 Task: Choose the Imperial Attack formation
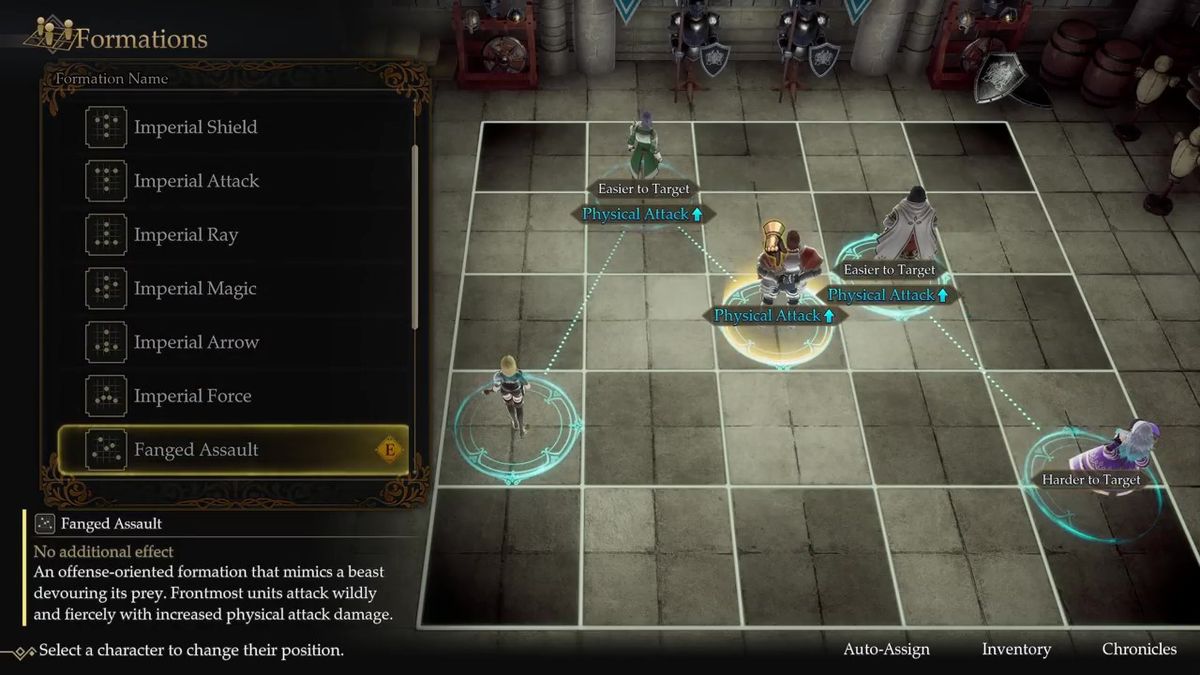click(196, 181)
